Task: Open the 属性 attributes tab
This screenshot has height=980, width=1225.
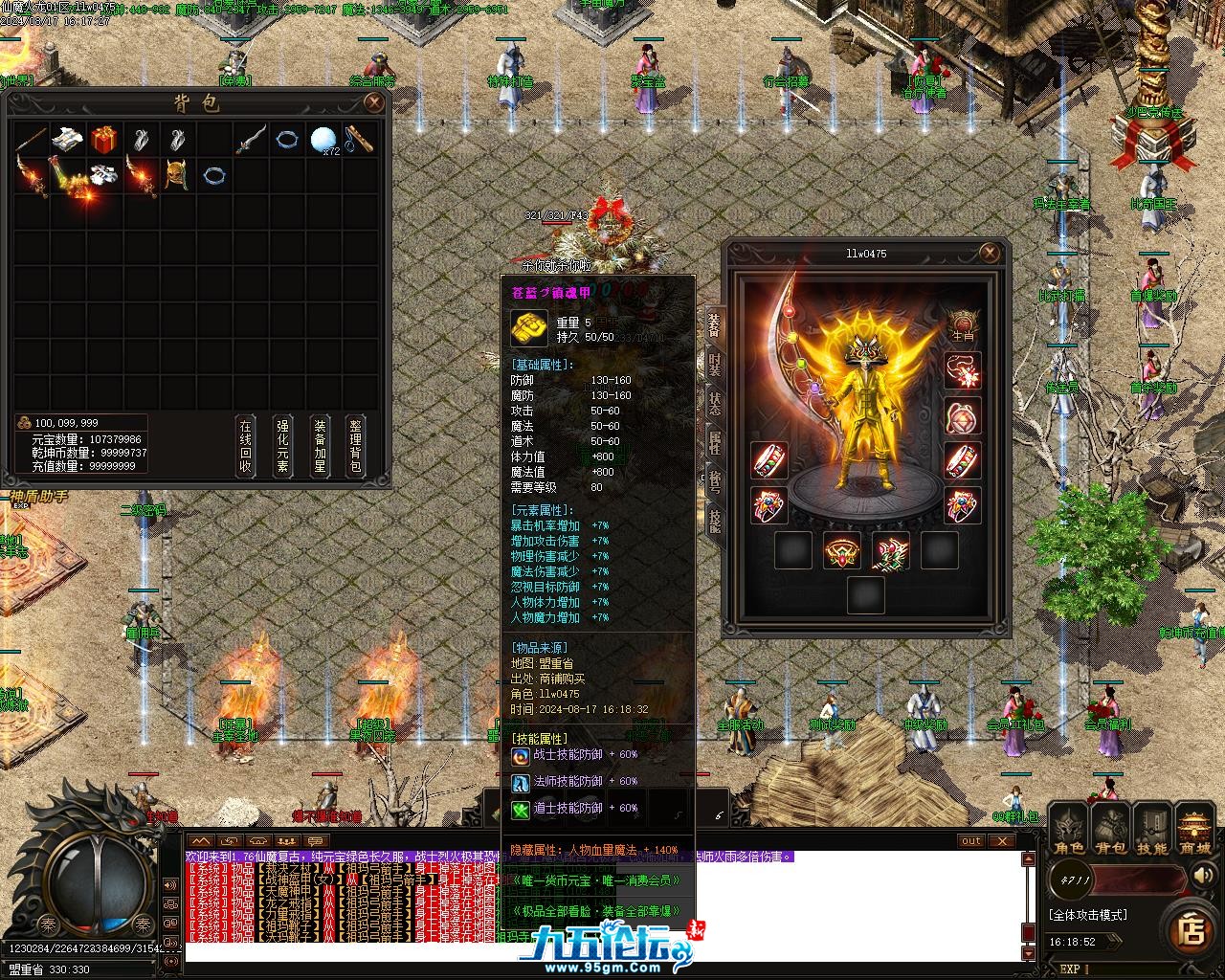Action: pos(714,441)
